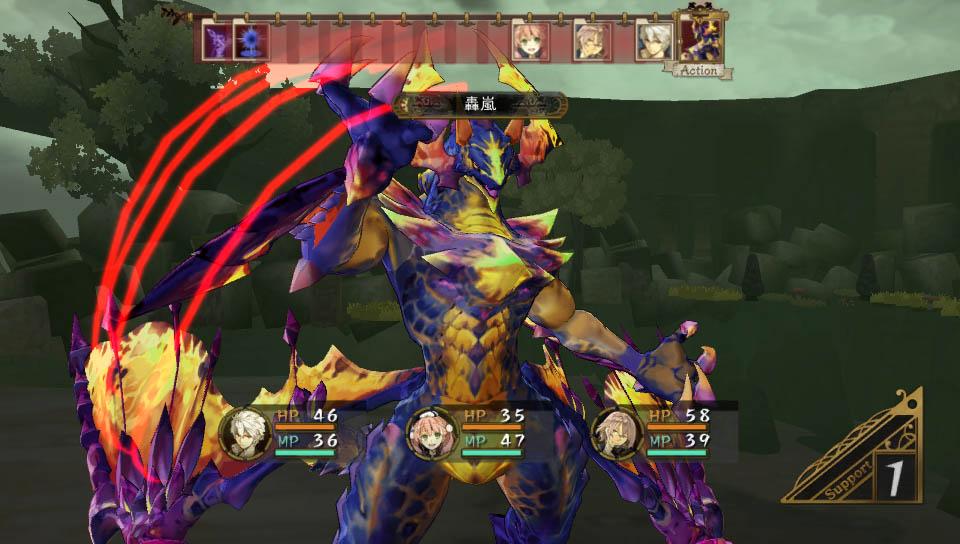Choose the pink-haired party member status portrait
The height and width of the screenshot is (544, 960).
pos(432,432)
